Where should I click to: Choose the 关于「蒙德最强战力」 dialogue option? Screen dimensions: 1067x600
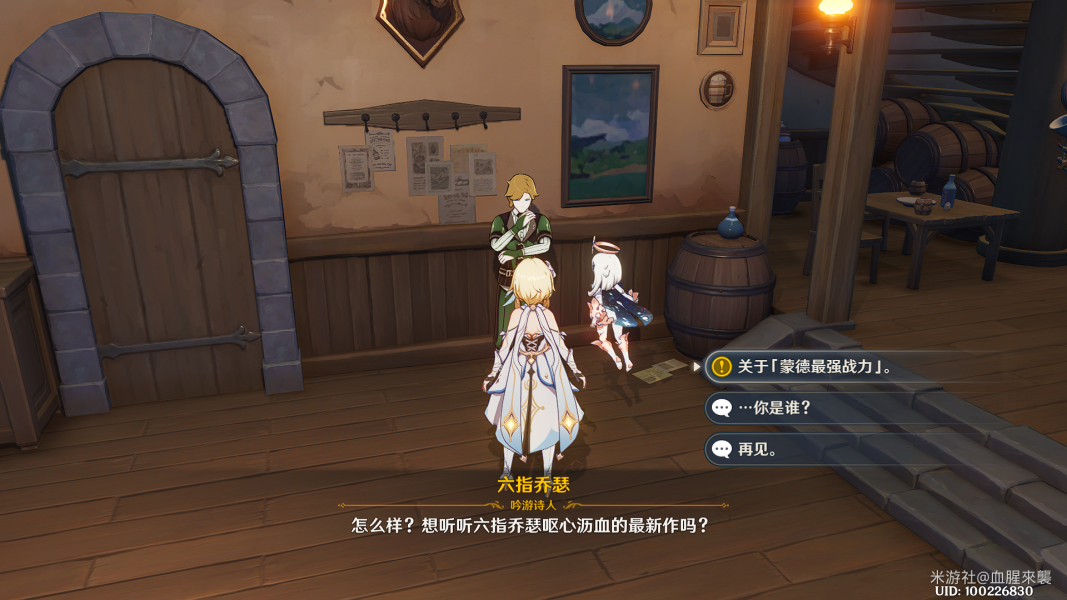pyautogui.click(x=814, y=367)
